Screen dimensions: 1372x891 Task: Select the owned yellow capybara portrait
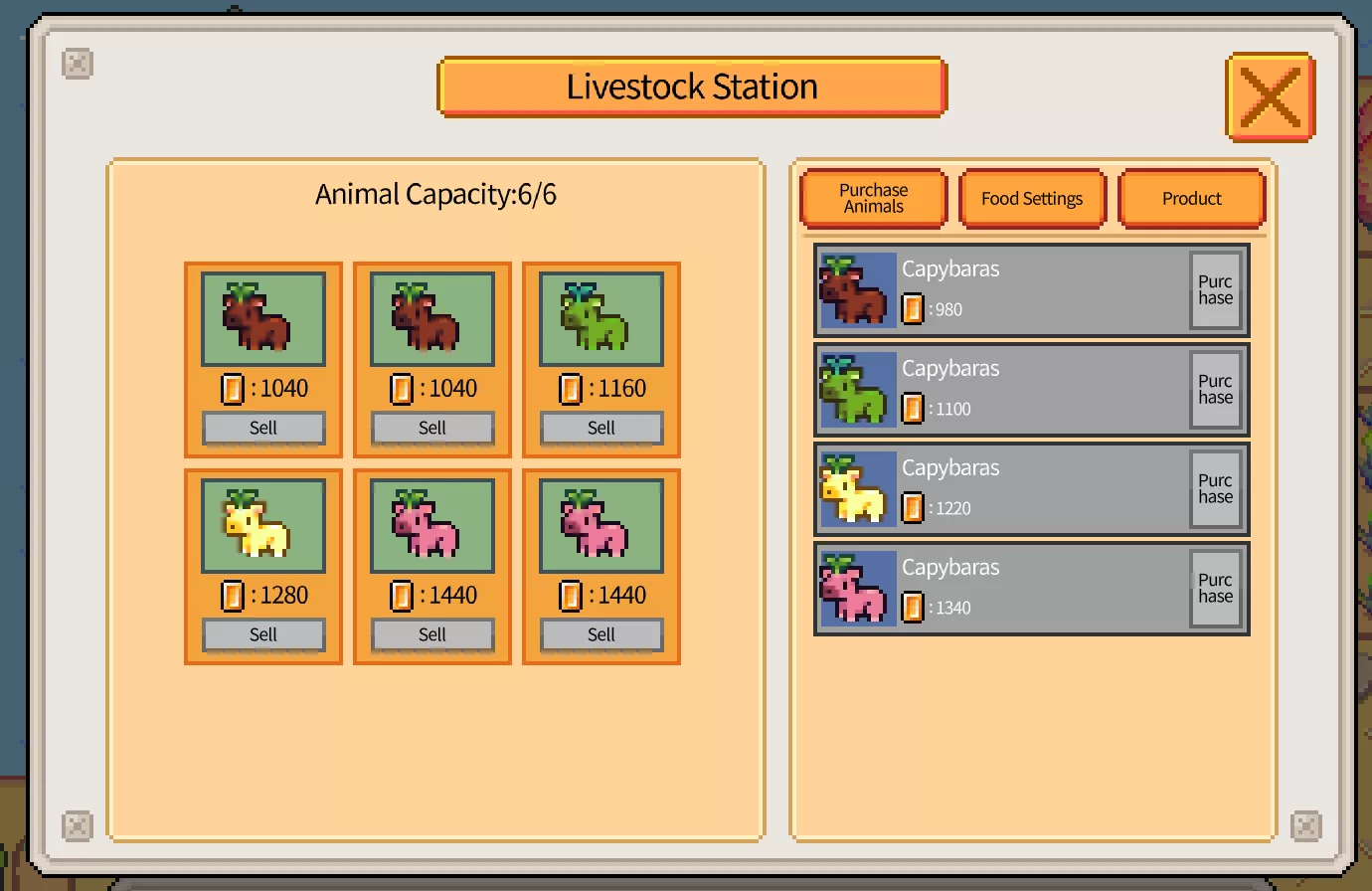pyautogui.click(x=263, y=526)
